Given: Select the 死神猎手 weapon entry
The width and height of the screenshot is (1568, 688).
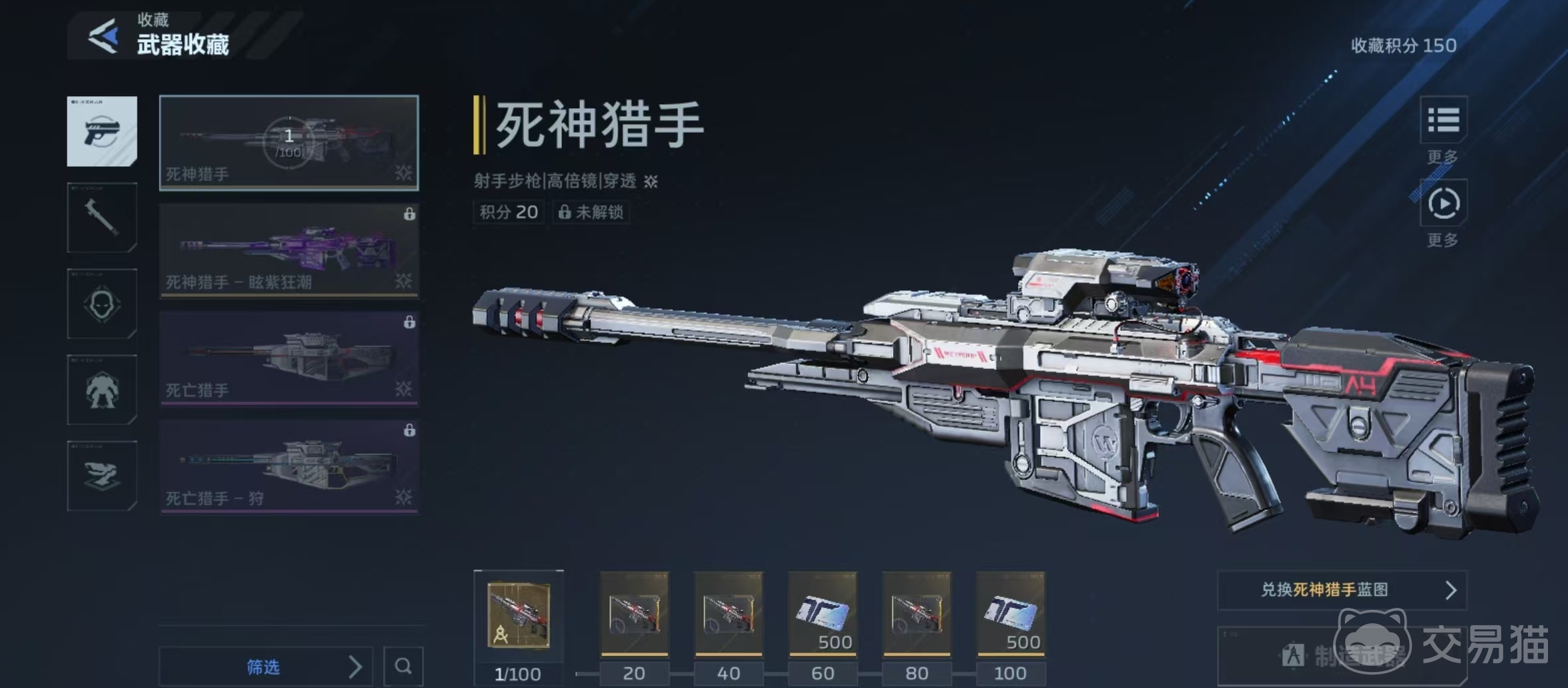Looking at the screenshot, I should click(x=288, y=143).
